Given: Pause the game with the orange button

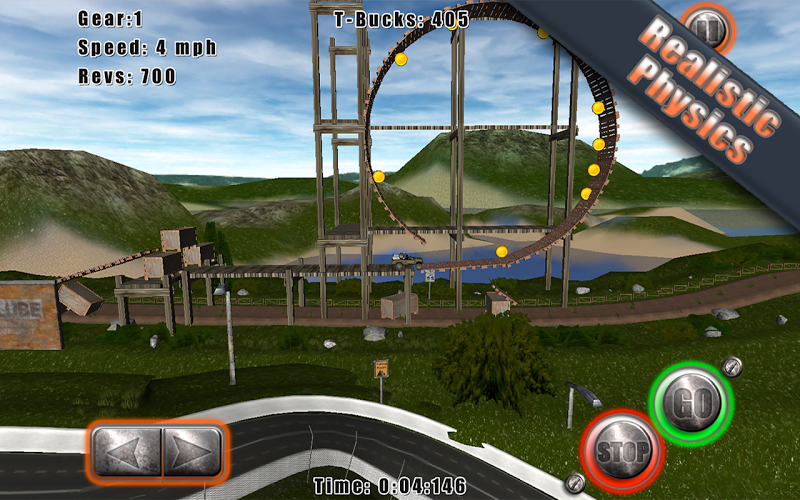Looking at the screenshot, I should 709,30.
